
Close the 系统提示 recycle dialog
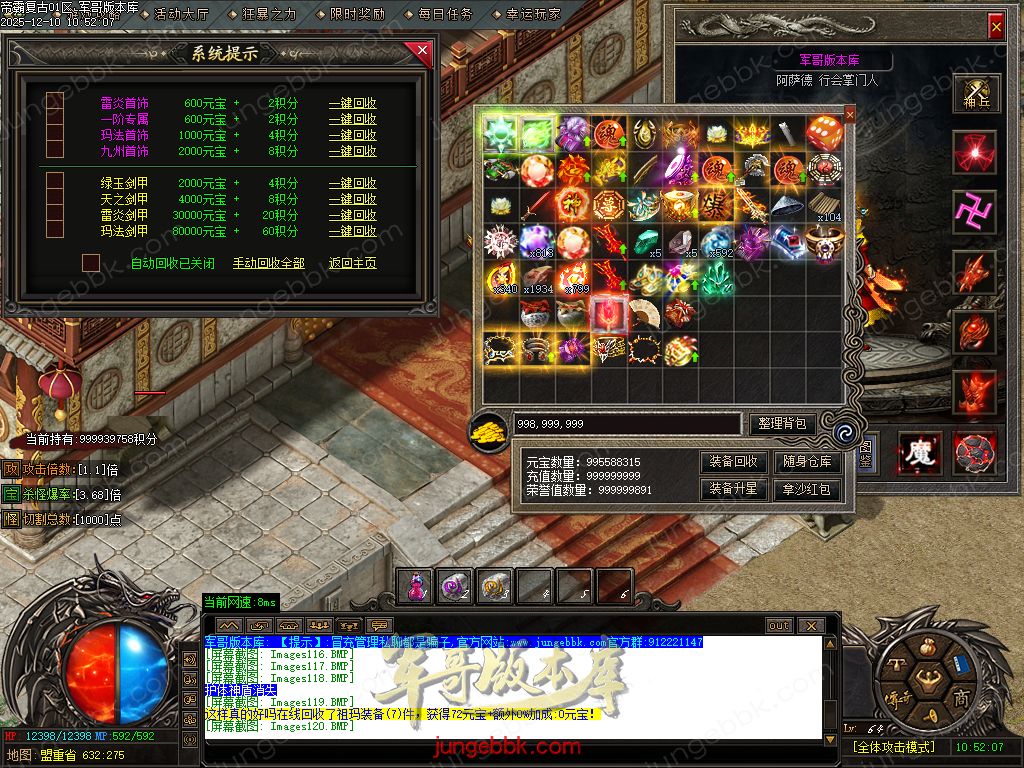[423, 50]
